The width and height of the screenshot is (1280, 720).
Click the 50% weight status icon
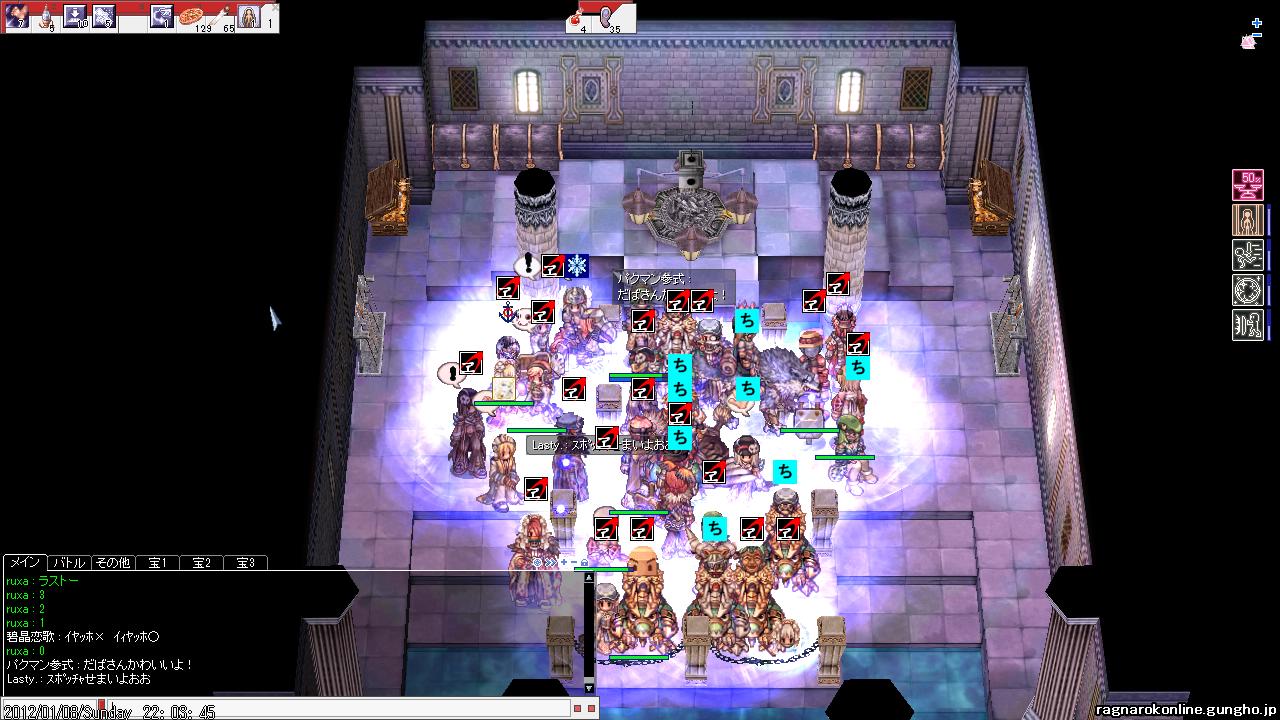point(1247,185)
